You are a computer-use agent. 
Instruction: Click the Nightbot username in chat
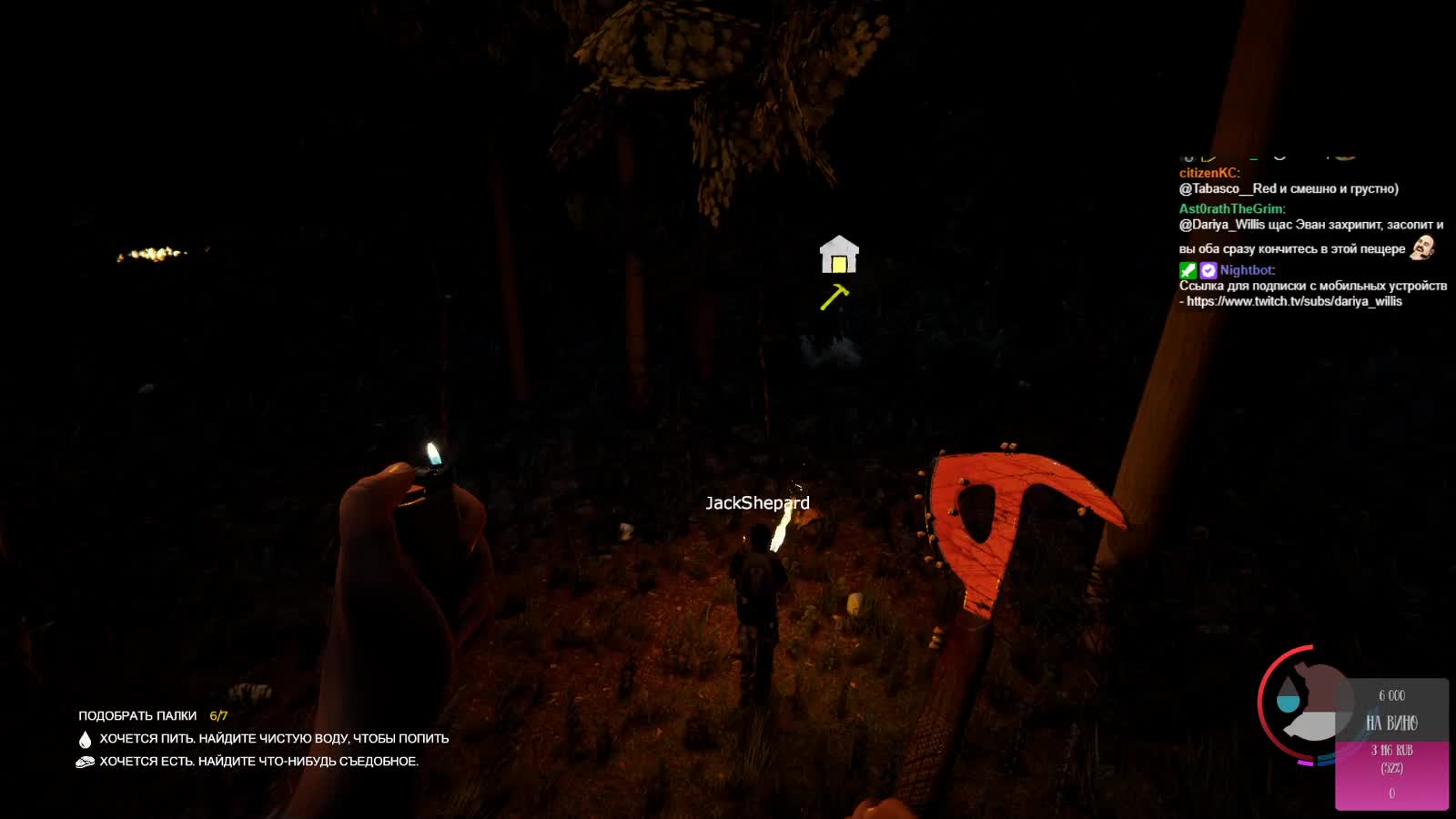[1247, 270]
